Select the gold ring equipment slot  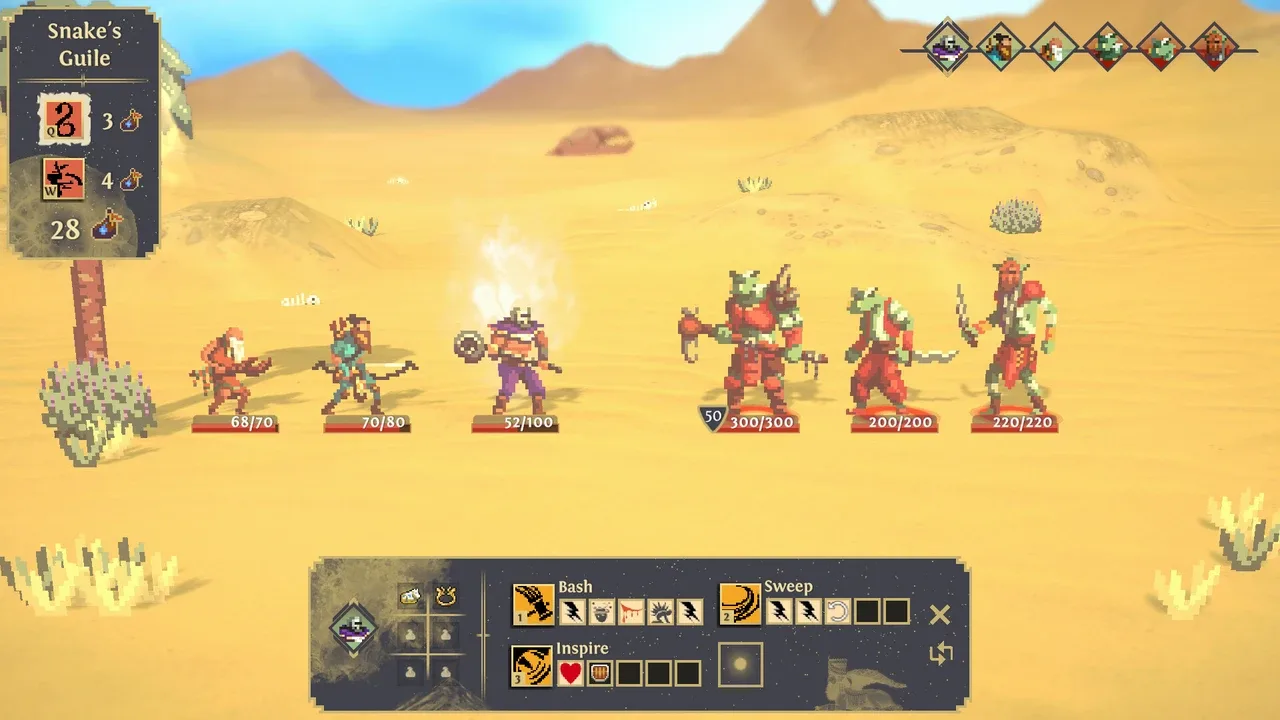[x=445, y=597]
